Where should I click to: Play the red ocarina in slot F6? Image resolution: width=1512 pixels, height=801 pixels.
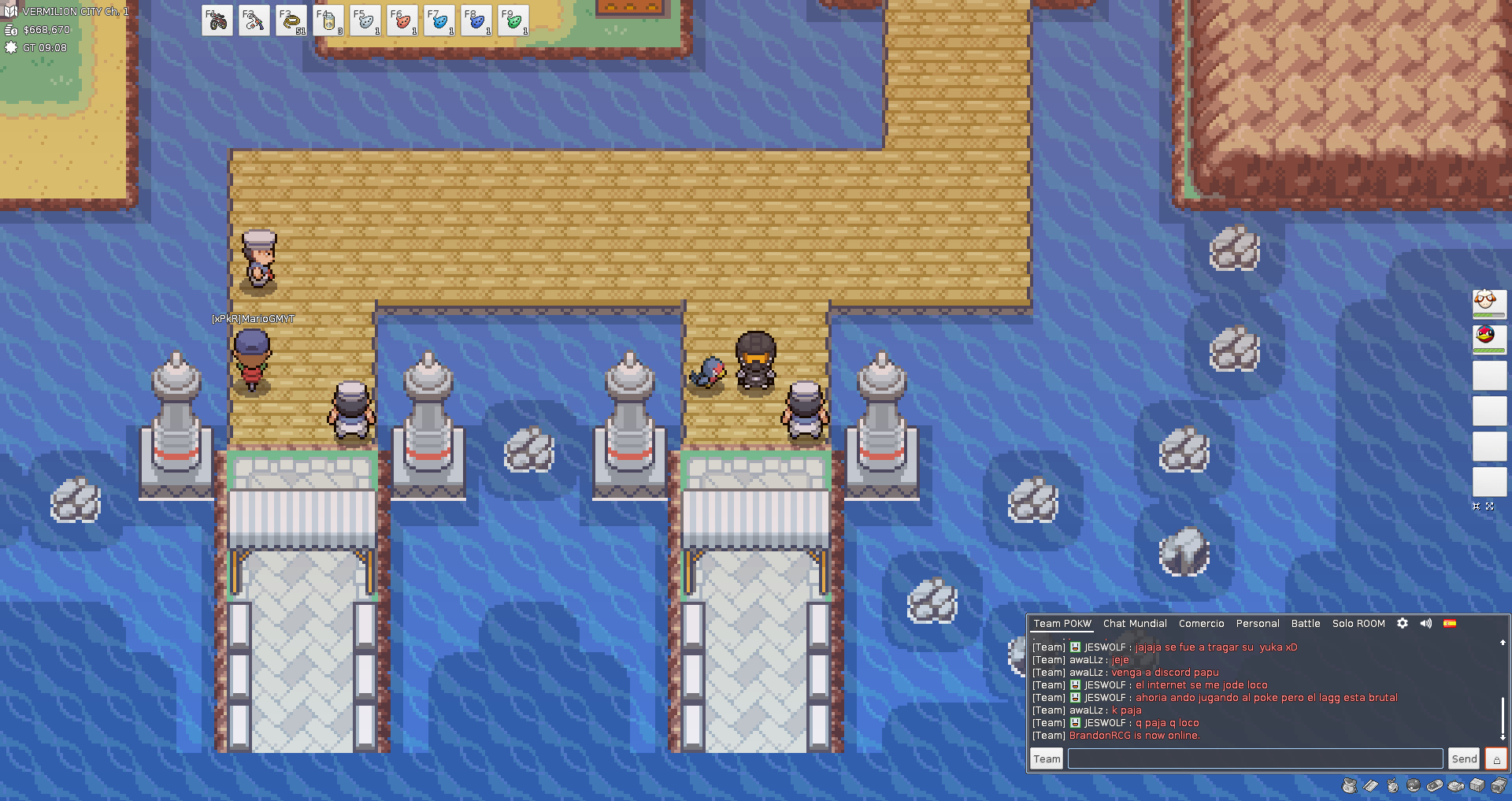coord(402,20)
